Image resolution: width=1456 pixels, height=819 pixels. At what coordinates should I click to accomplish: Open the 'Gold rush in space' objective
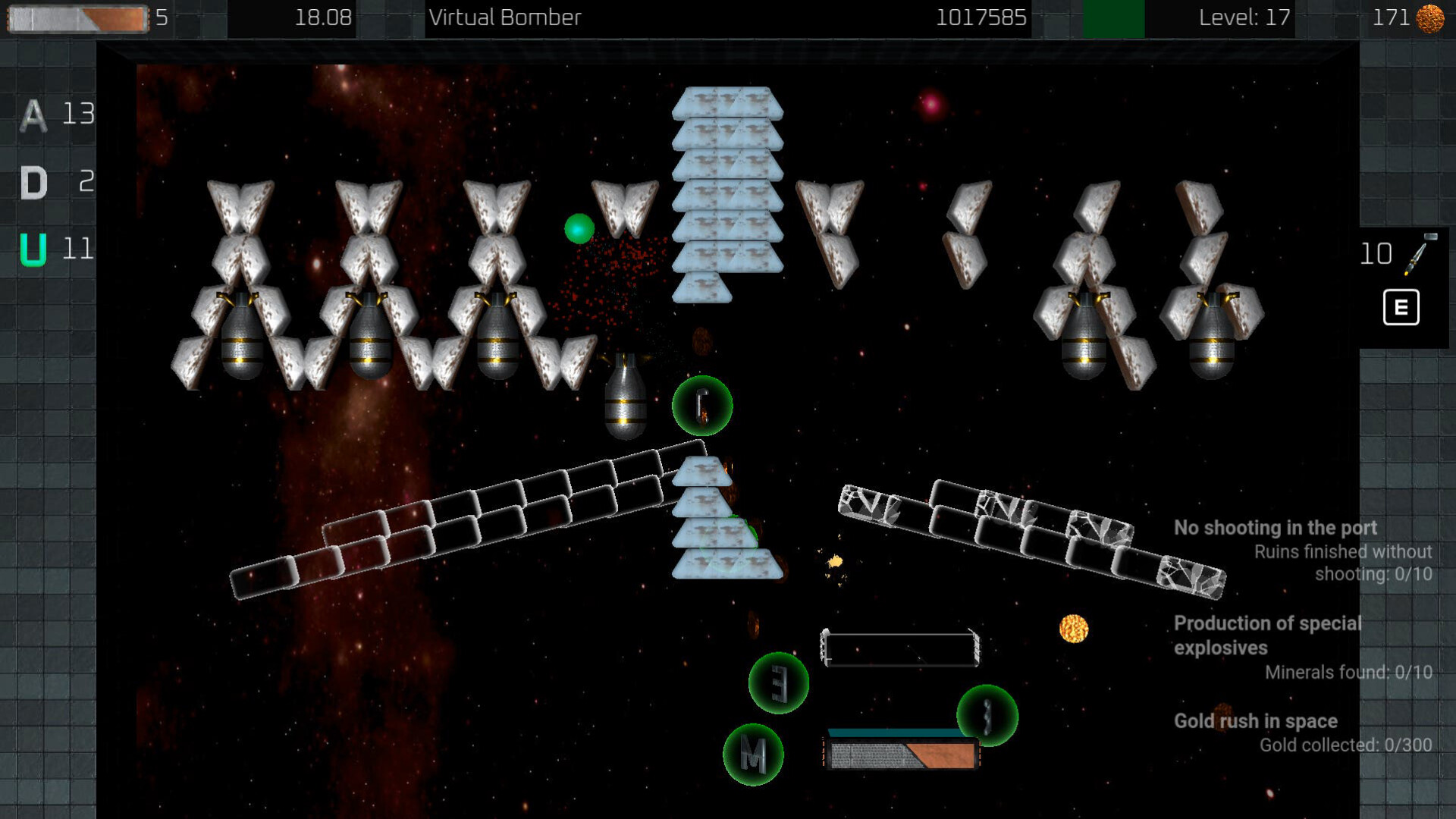tap(1255, 721)
